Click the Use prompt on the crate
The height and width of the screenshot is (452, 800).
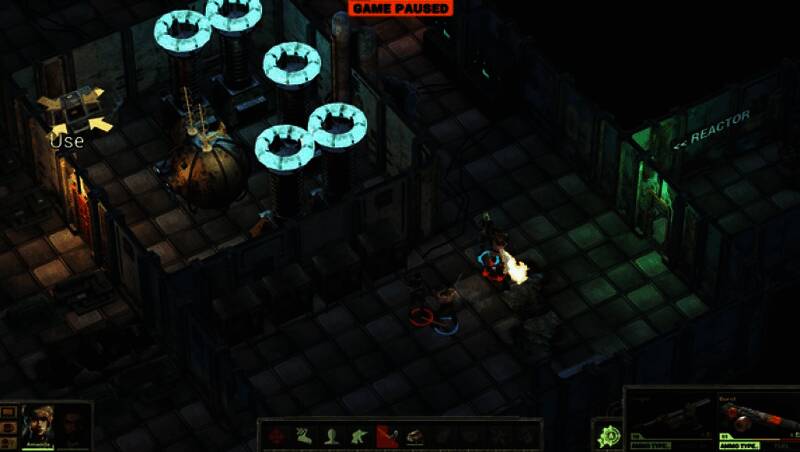pos(67,141)
